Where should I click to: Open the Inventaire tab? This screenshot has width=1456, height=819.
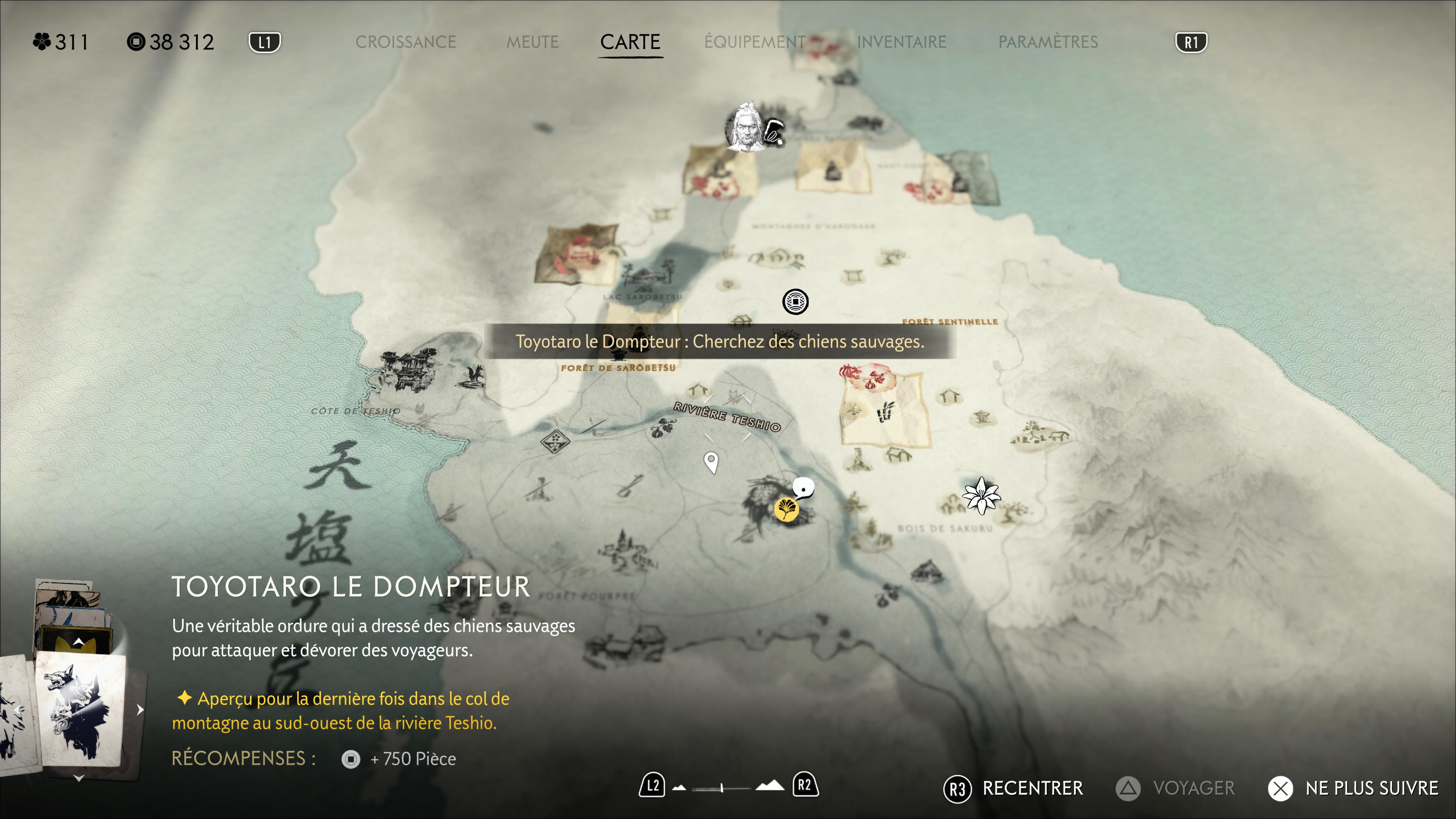902,42
